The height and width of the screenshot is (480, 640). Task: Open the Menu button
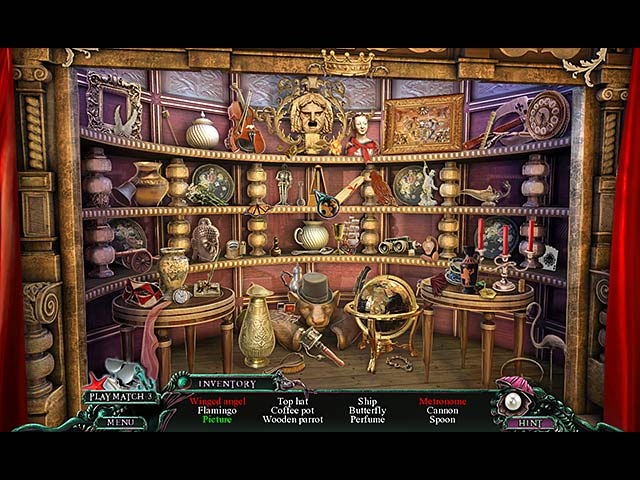[121, 422]
